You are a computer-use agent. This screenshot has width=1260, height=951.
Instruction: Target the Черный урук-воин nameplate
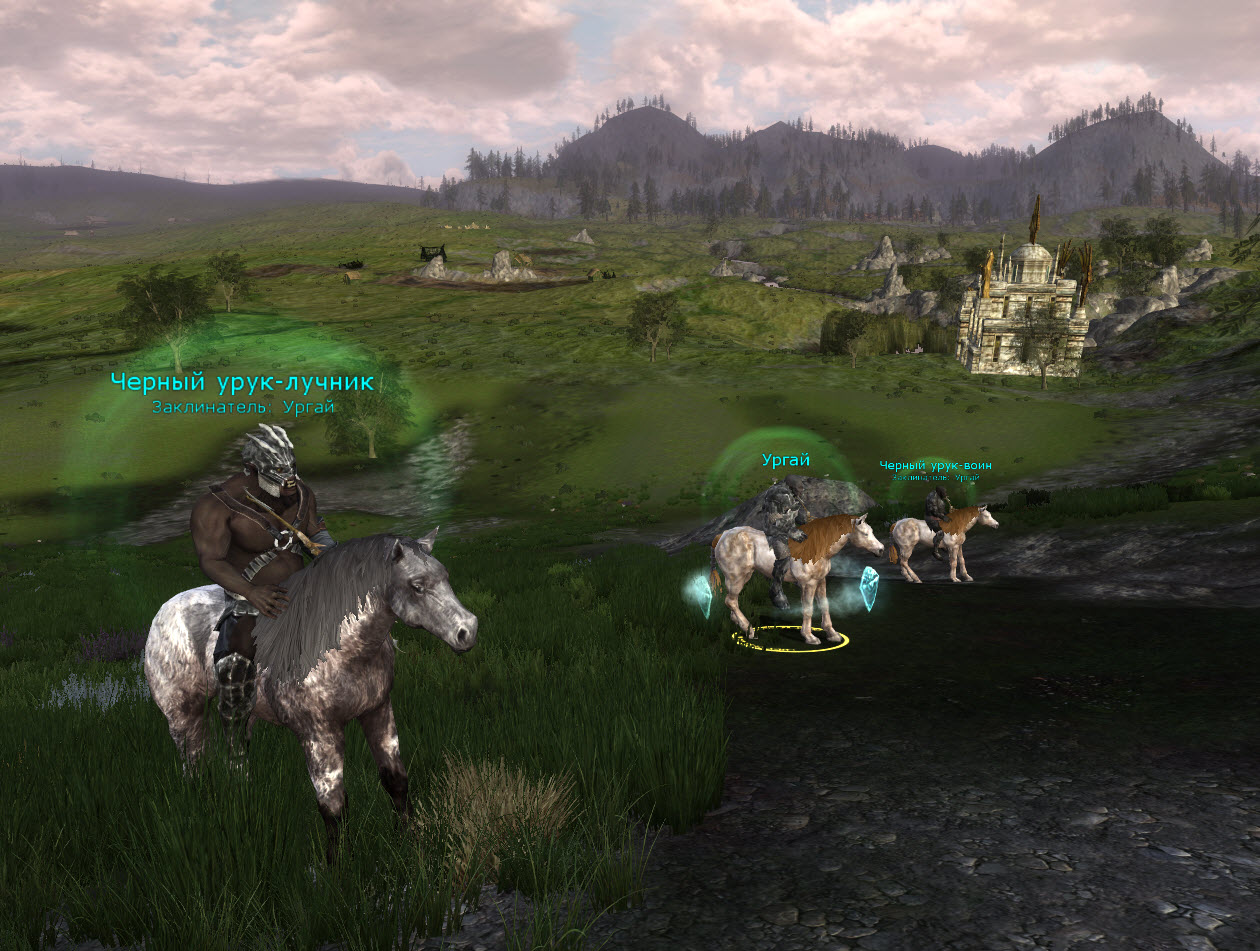[x=935, y=466]
